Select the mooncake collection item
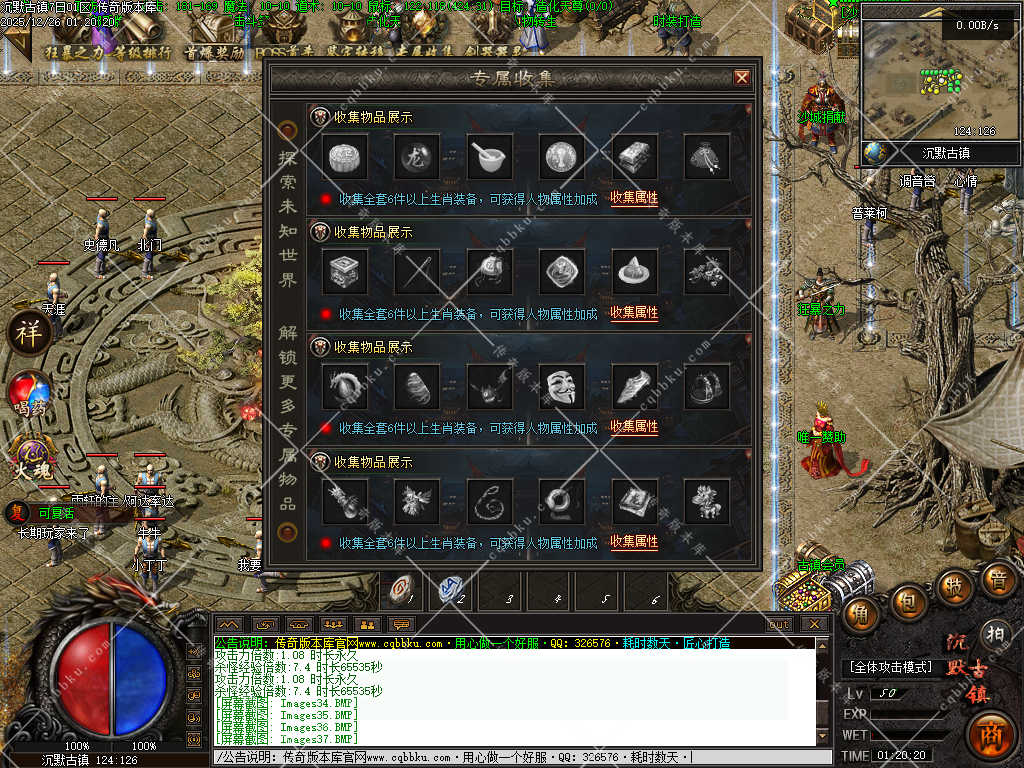This screenshot has width=1024, height=768. point(346,156)
